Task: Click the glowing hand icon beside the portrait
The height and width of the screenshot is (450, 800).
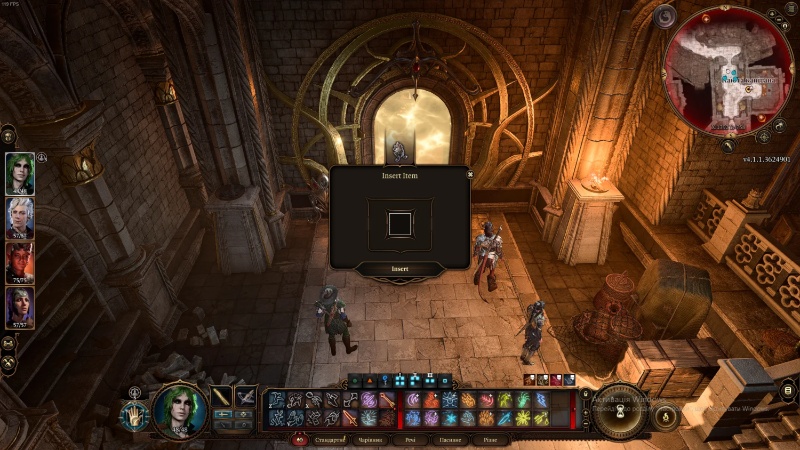Action: (135, 414)
